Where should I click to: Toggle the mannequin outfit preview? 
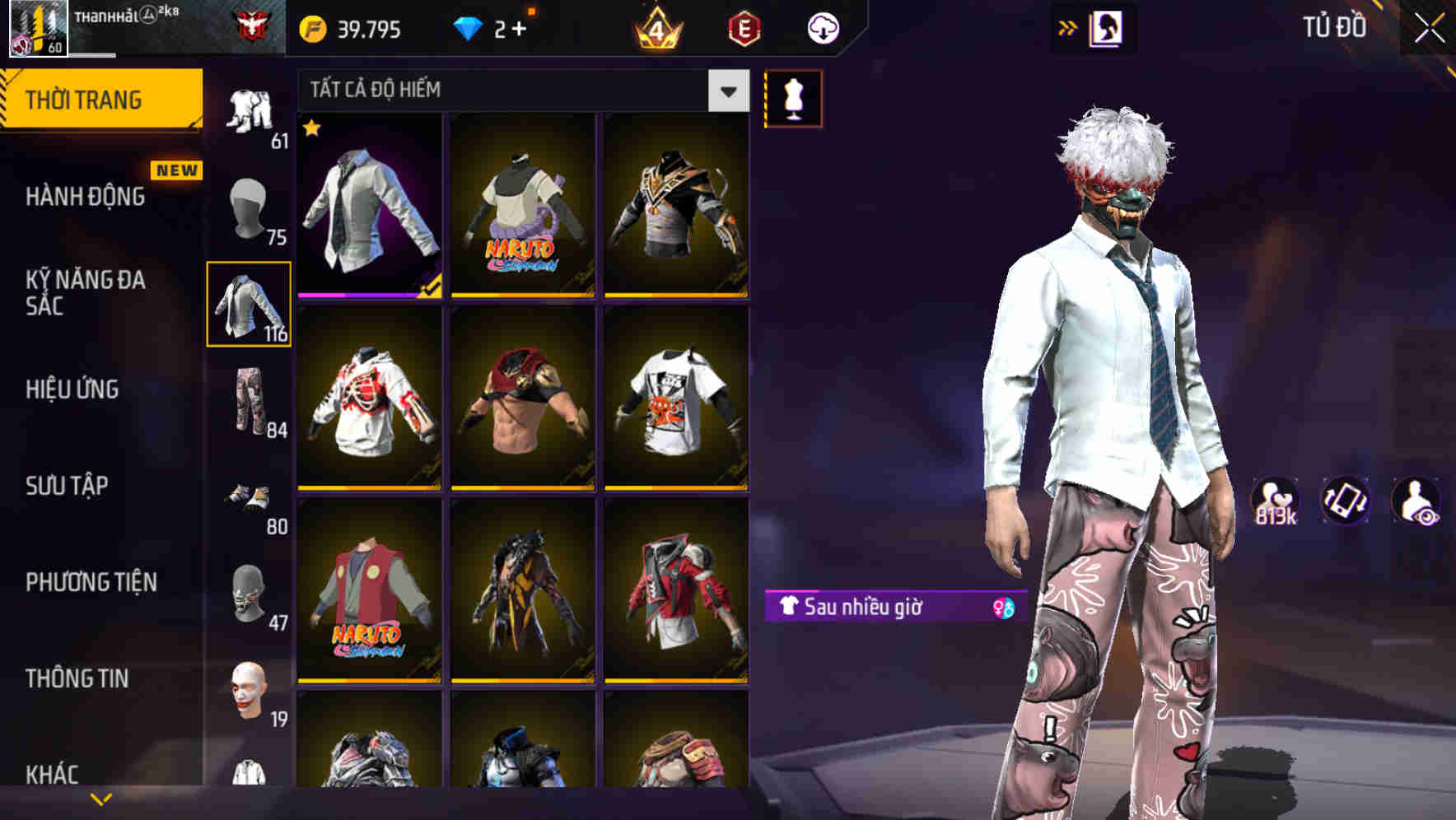click(793, 98)
